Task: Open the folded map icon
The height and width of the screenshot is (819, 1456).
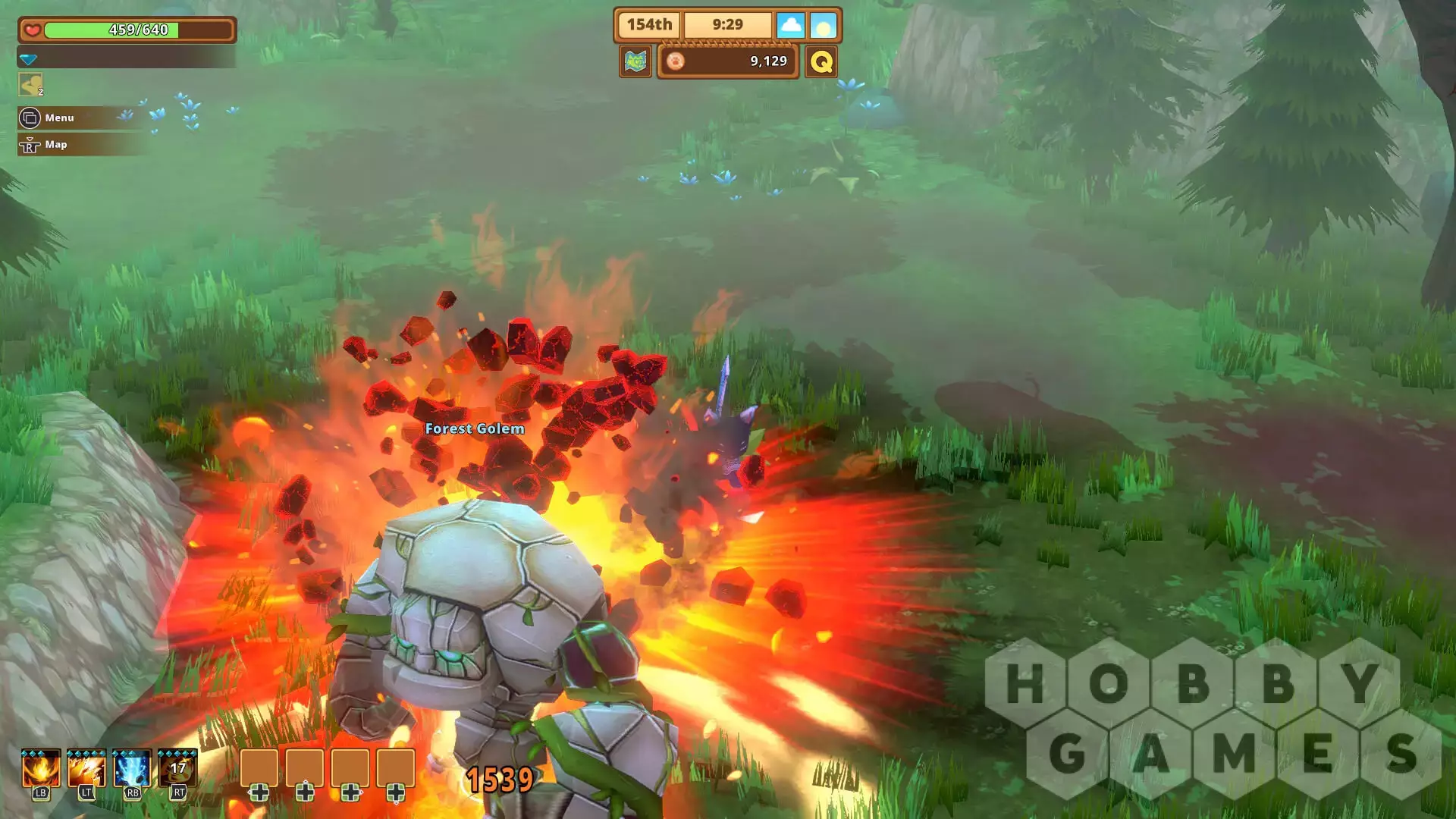Action: click(635, 61)
